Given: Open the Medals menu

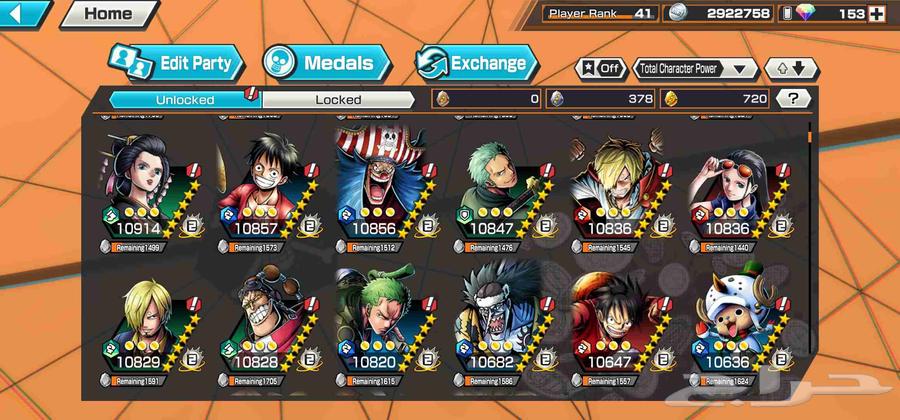Looking at the screenshot, I should pyautogui.click(x=318, y=64).
